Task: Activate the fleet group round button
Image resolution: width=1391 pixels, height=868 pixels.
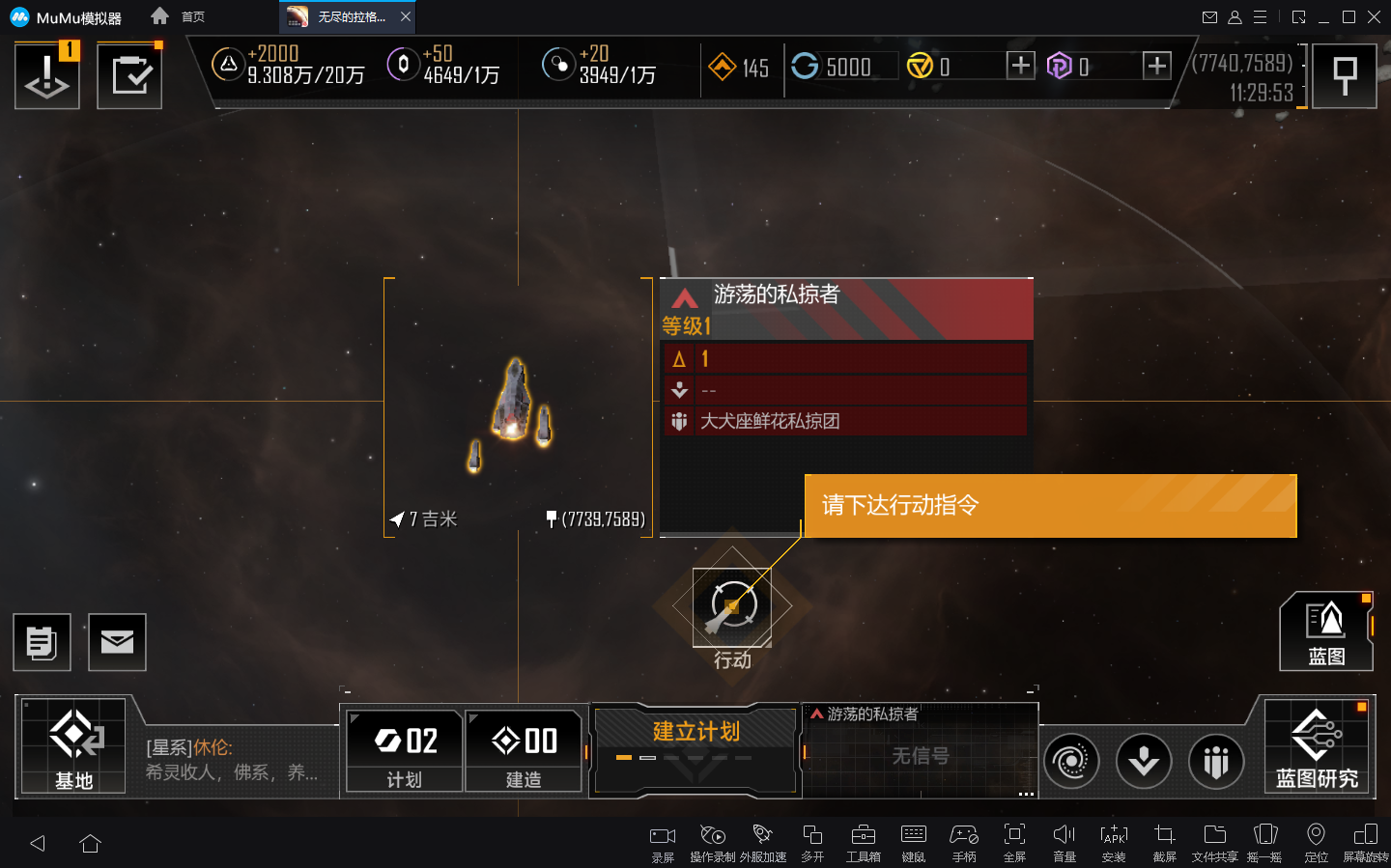Action: tap(1216, 761)
